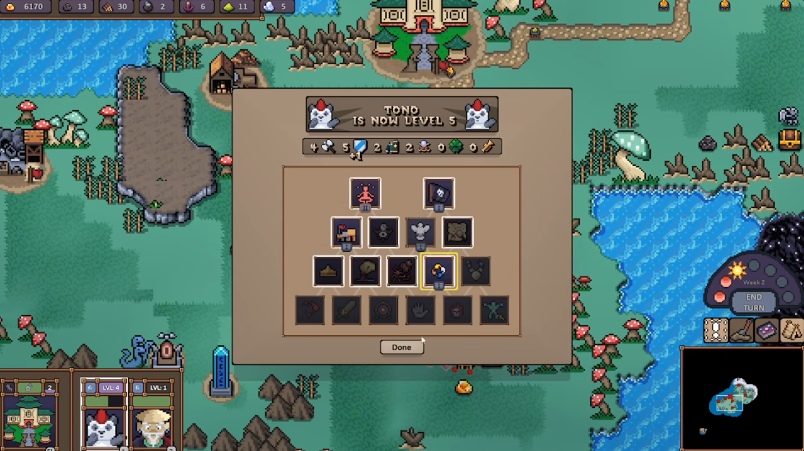
Task: Select the round target skill
Action: click(383, 309)
